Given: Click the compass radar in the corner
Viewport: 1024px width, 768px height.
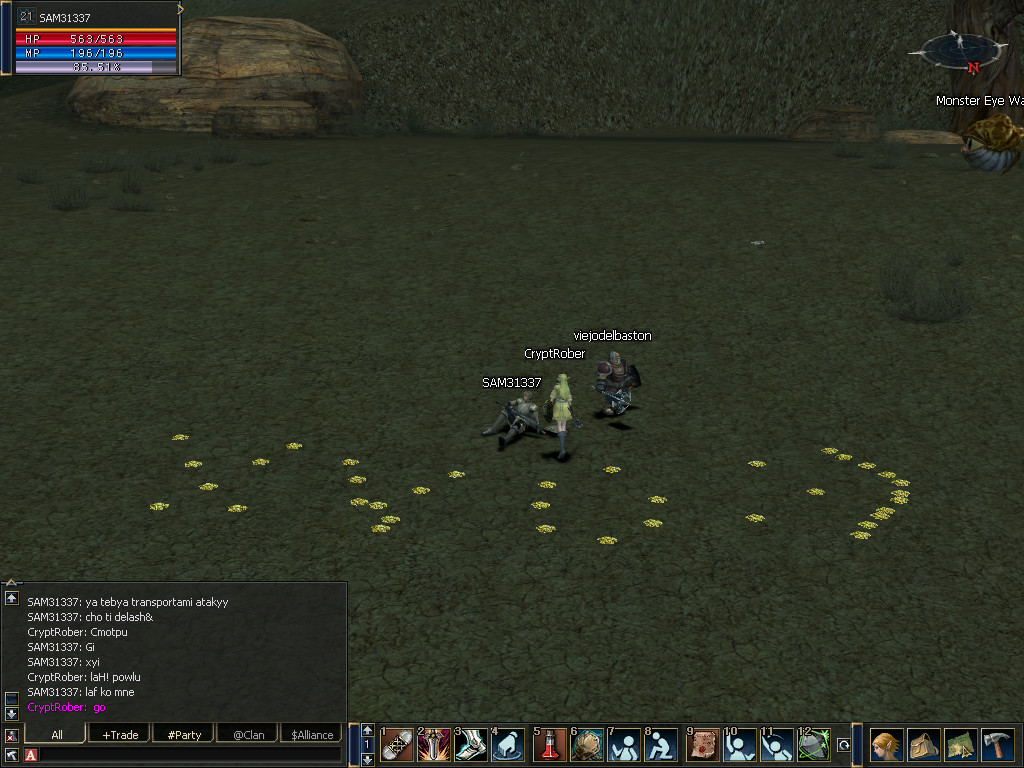Looking at the screenshot, I should (x=957, y=49).
